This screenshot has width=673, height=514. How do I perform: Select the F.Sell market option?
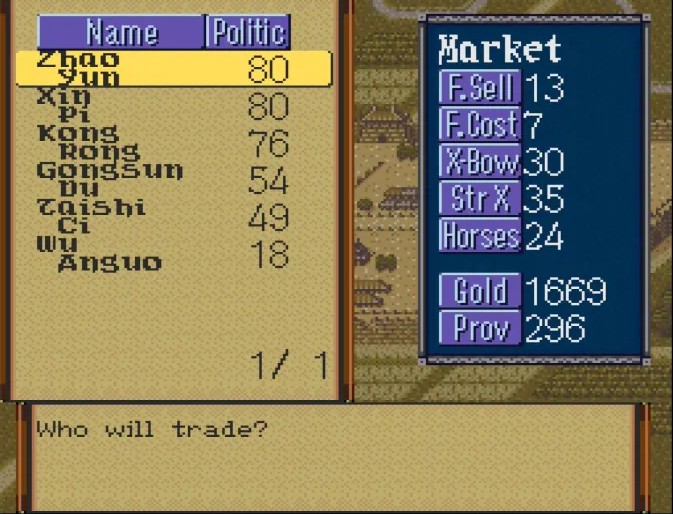(480, 88)
